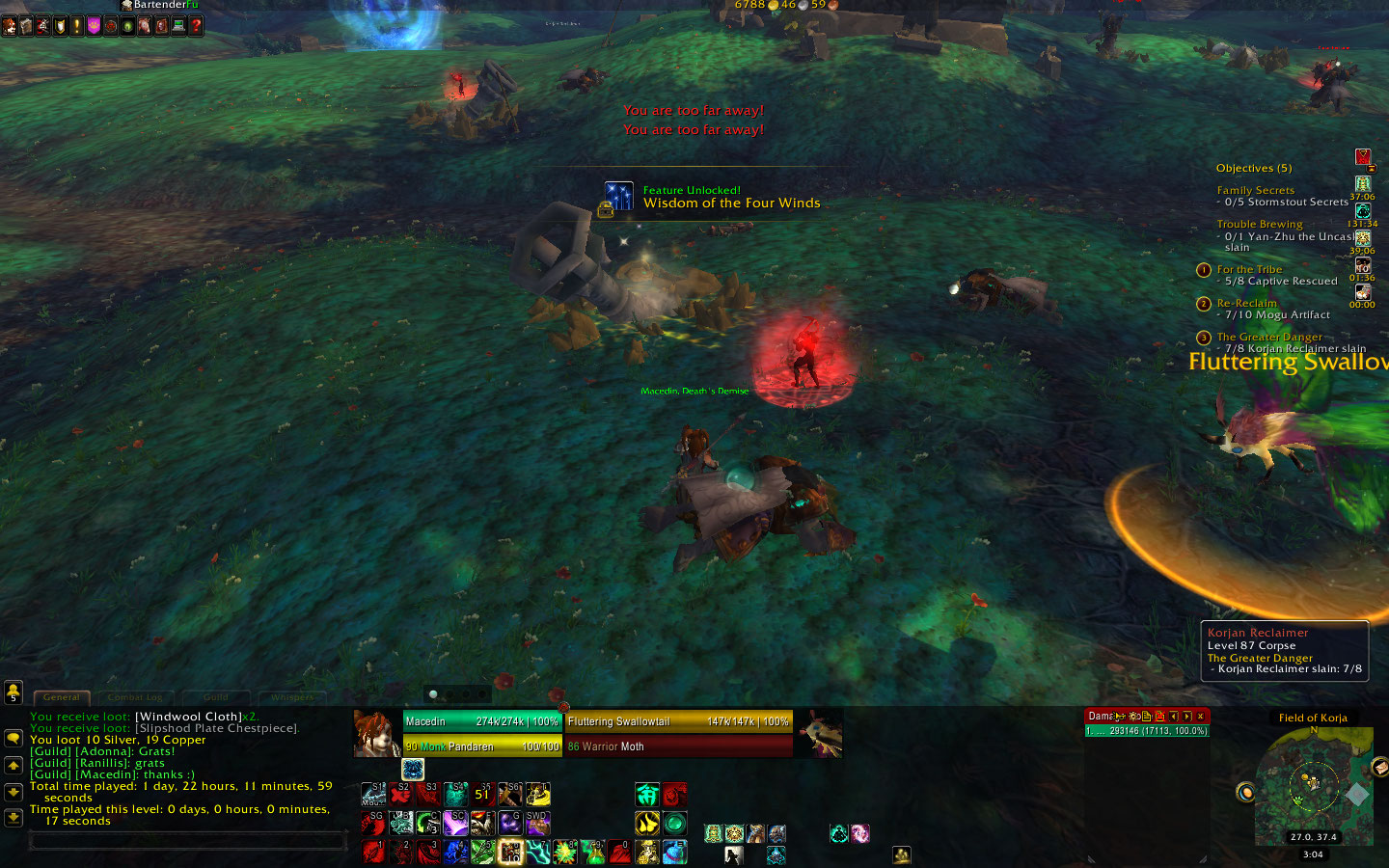Open the red question mark help button
This screenshot has height=868, width=1389.
(196, 26)
